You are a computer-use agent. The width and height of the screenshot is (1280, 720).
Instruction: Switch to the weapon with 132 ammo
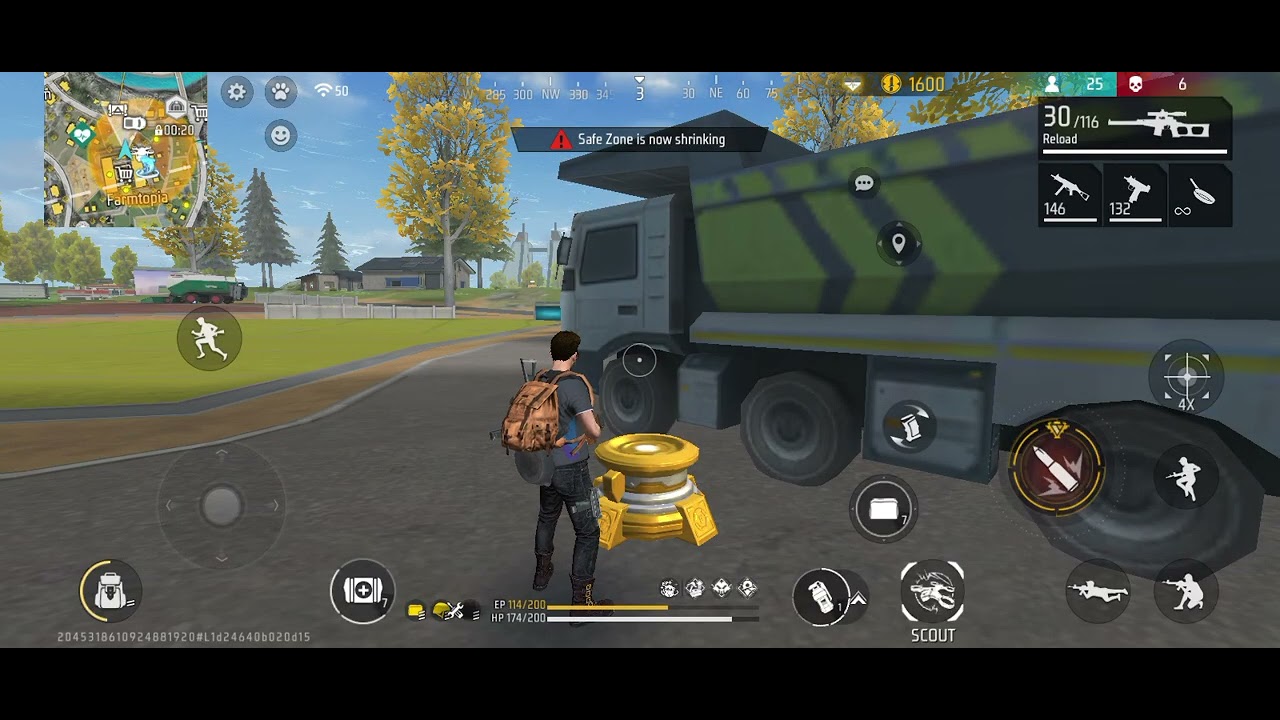[1136, 194]
